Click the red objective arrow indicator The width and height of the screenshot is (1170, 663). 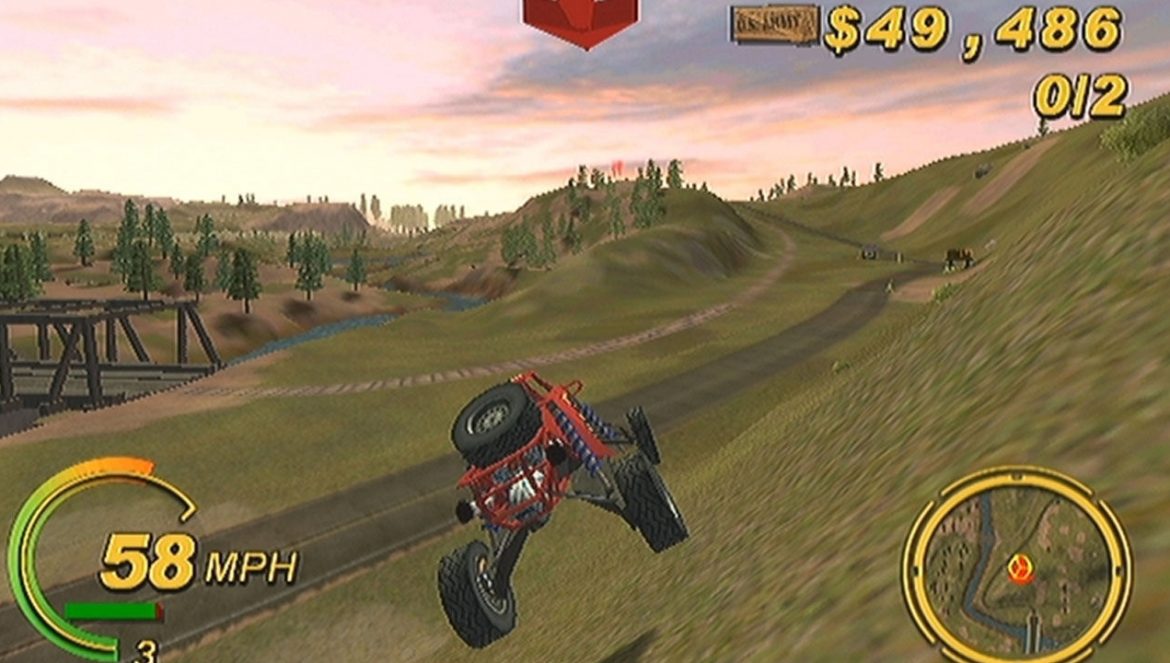pyautogui.click(x=580, y=20)
